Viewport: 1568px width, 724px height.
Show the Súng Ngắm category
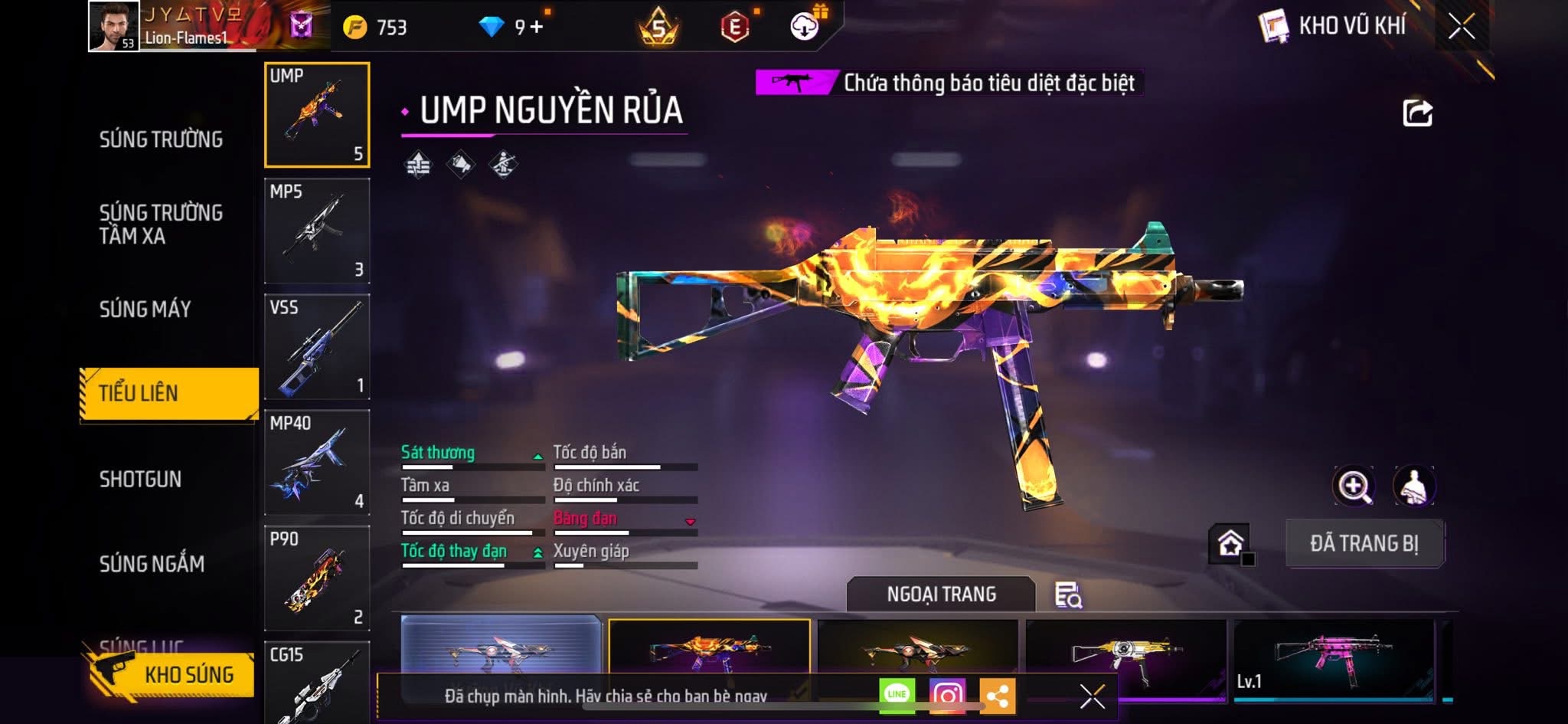[152, 564]
